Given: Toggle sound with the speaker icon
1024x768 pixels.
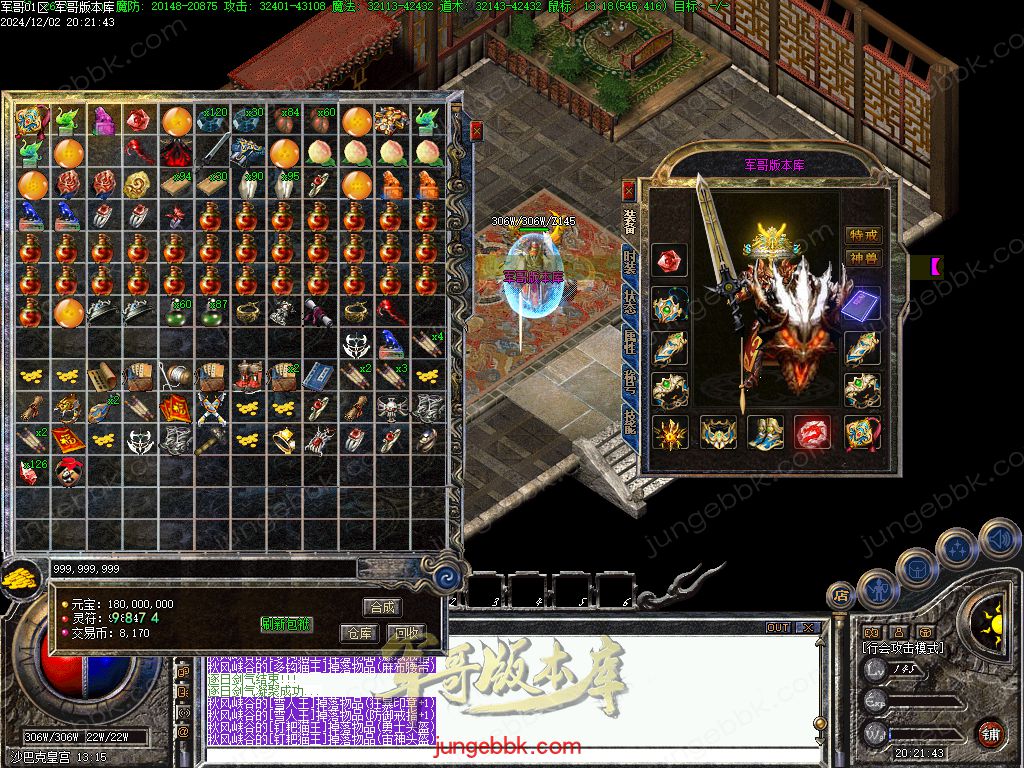Looking at the screenshot, I should click(999, 540).
